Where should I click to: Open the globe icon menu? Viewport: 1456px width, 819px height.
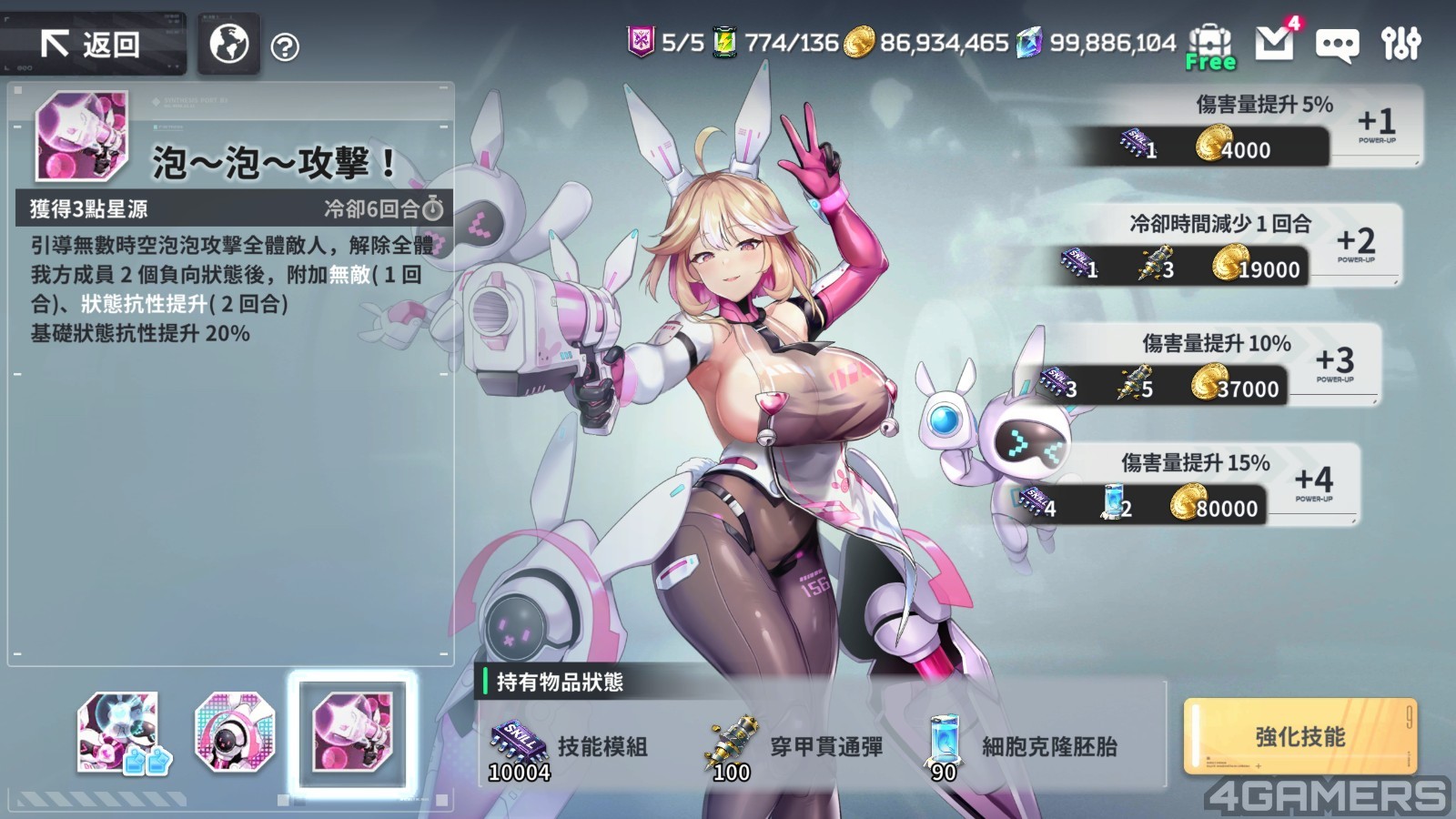point(228,43)
